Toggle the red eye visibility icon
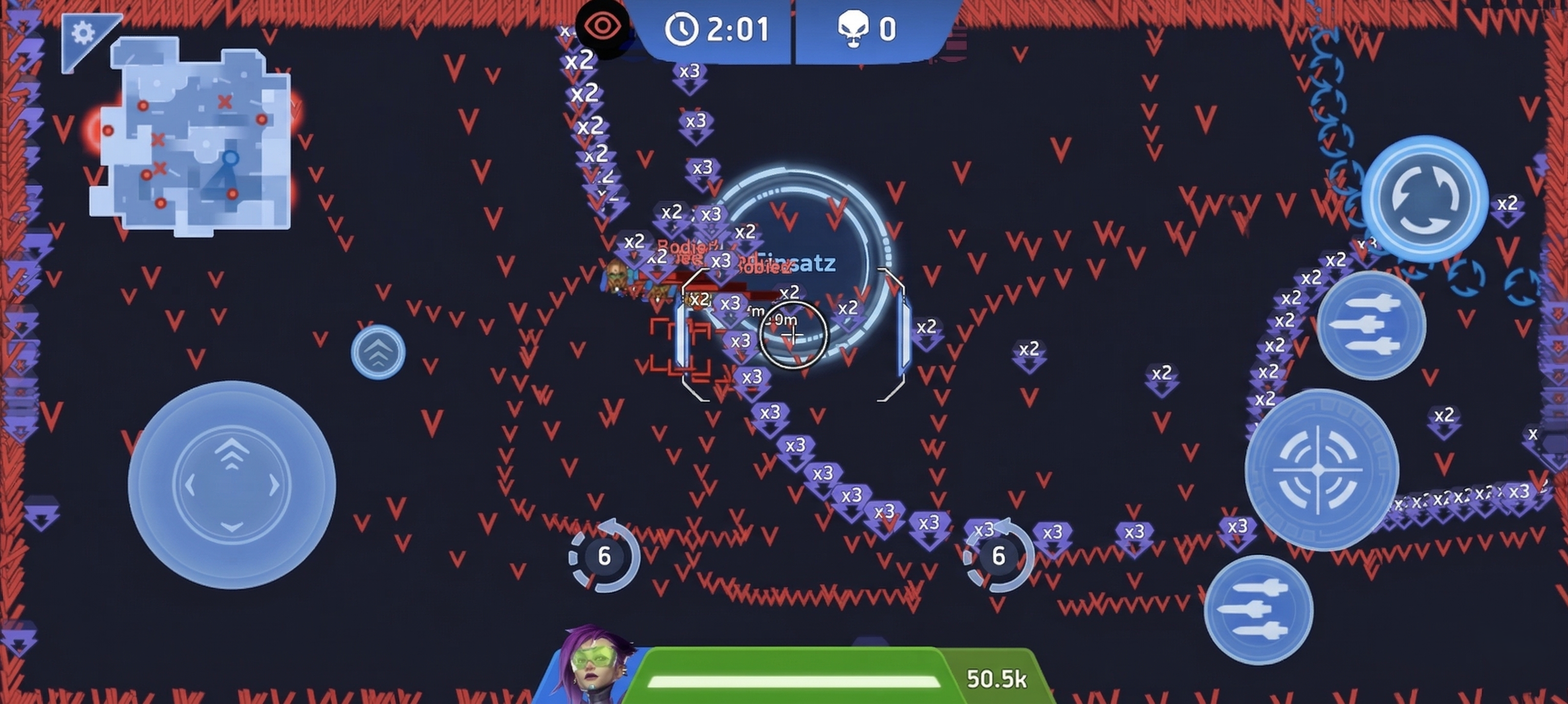The width and height of the screenshot is (1568, 704). click(x=602, y=27)
